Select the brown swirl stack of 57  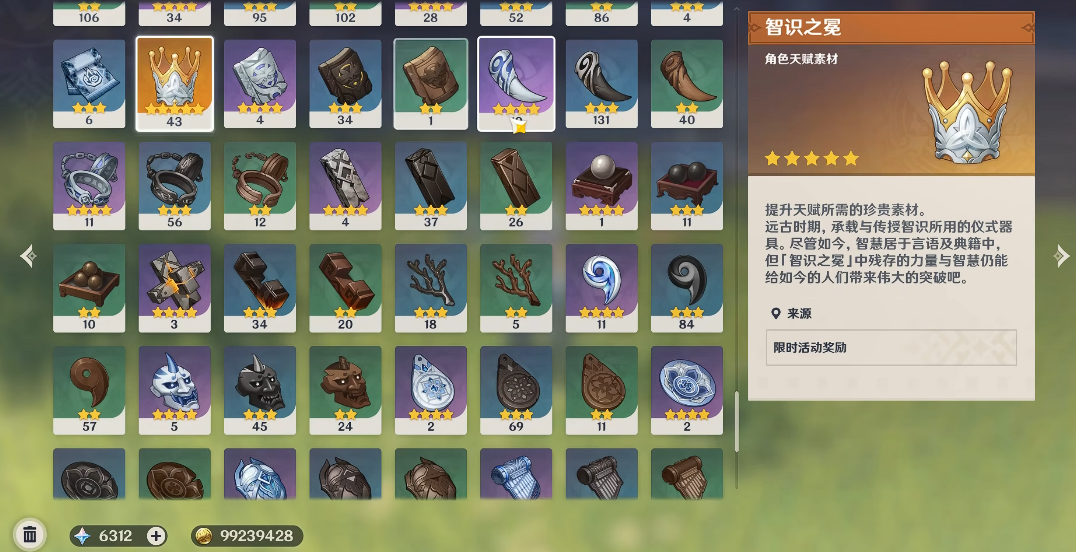pyautogui.click(x=89, y=390)
